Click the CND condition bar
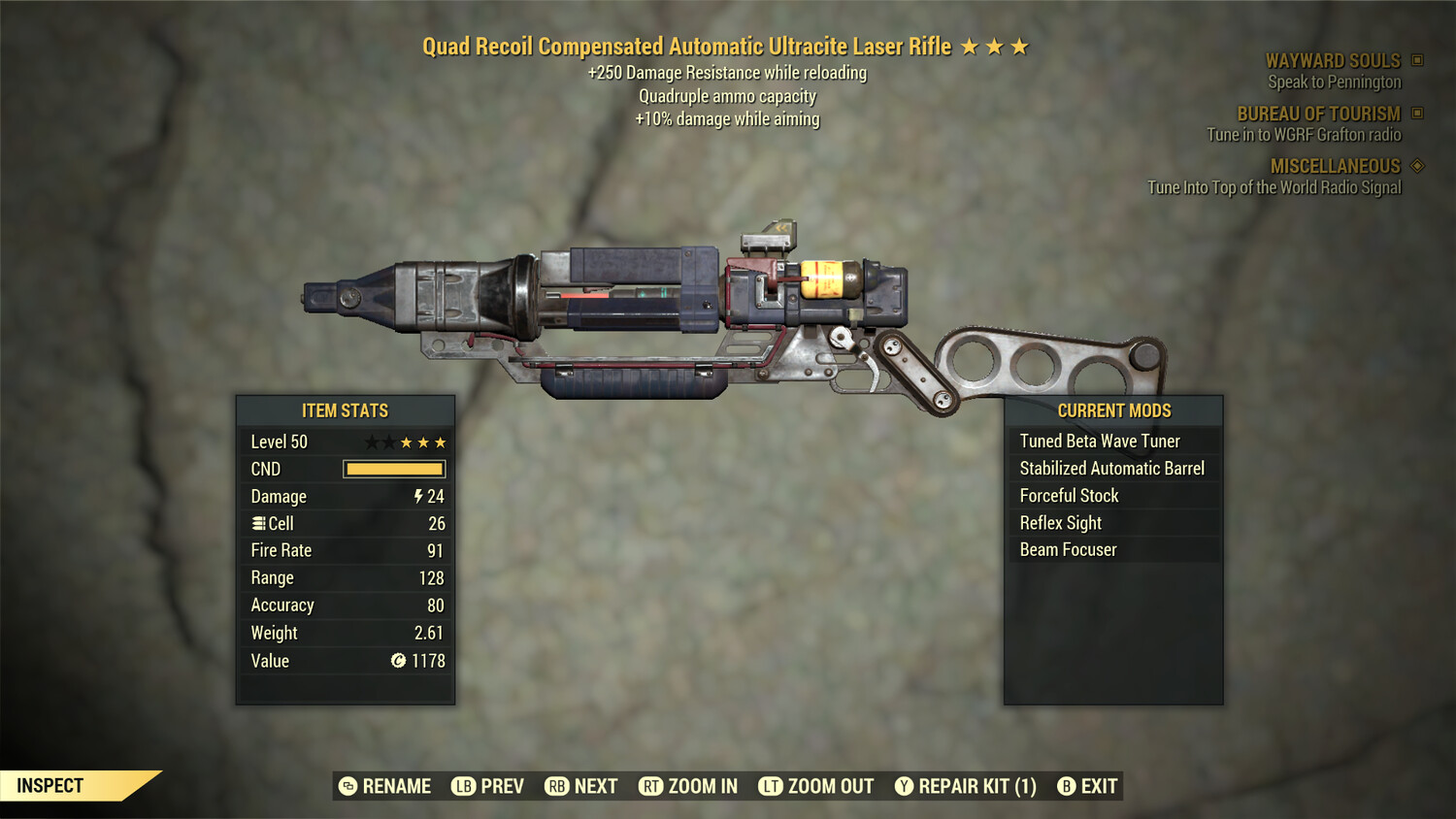This screenshot has height=819, width=1456. click(x=393, y=469)
